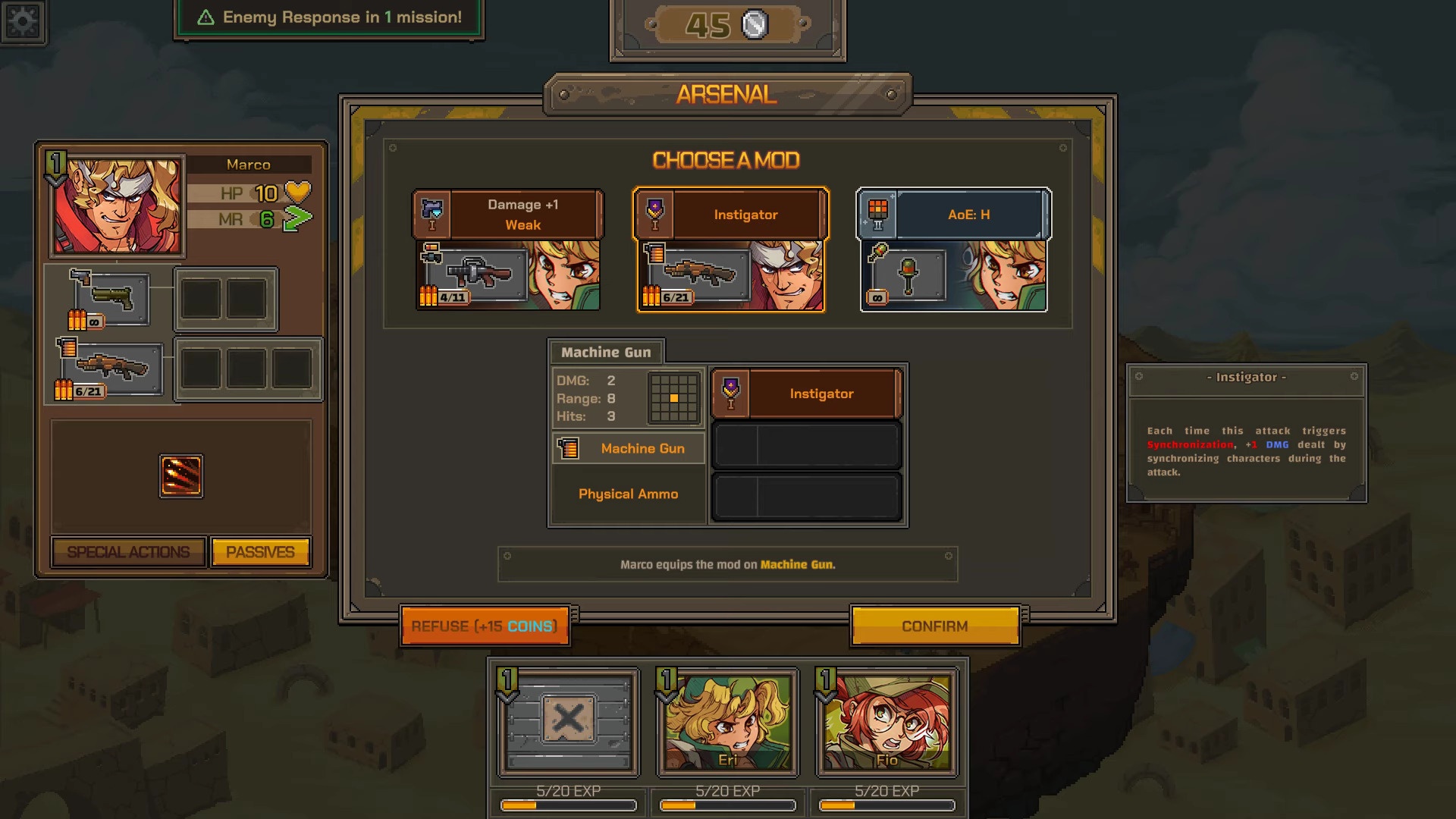1456x819 pixels.
Task: Click Marco's portrait in the character panel
Action: click(117, 206)
